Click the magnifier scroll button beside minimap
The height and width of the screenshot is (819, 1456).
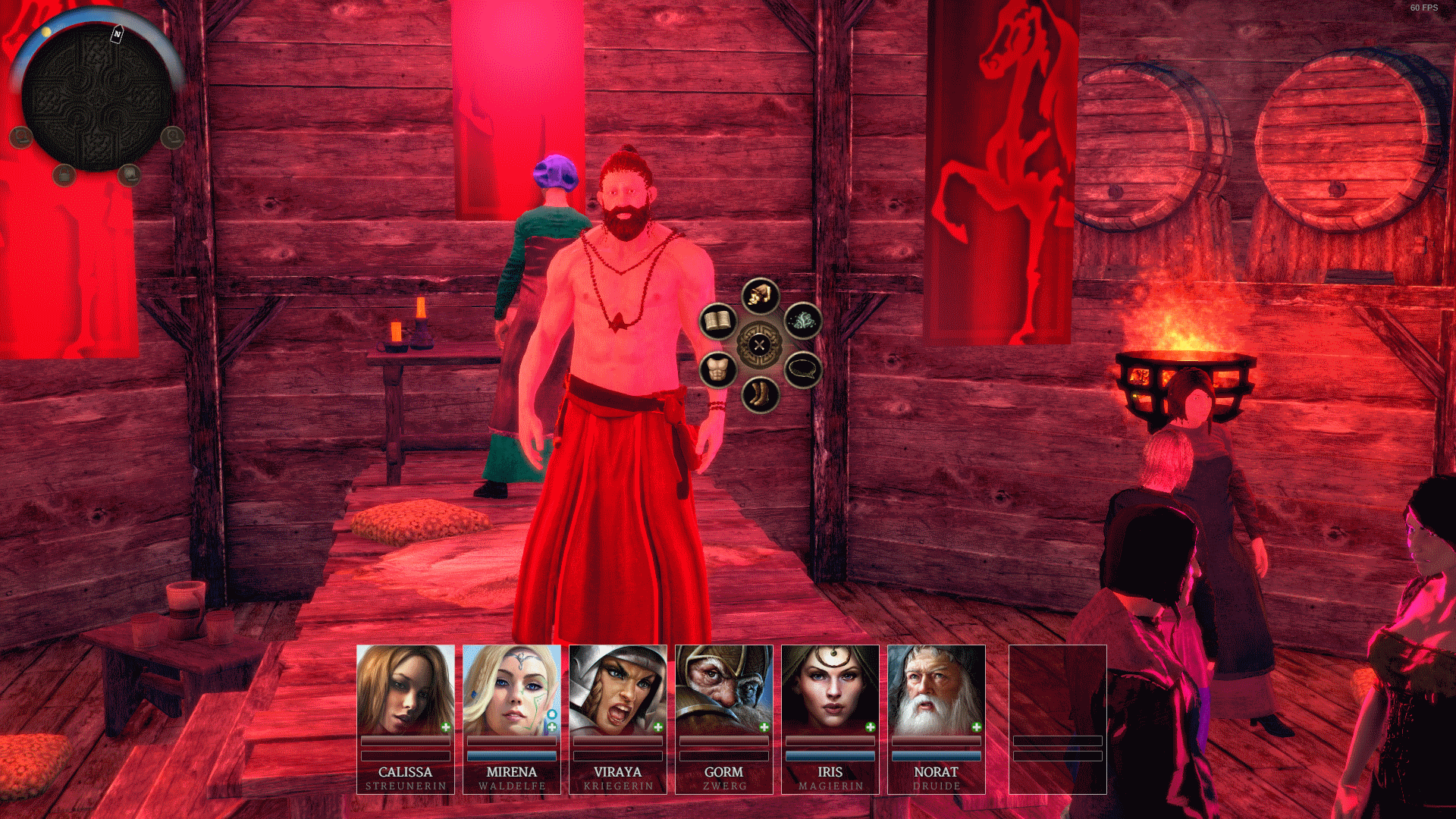[173, 137]
